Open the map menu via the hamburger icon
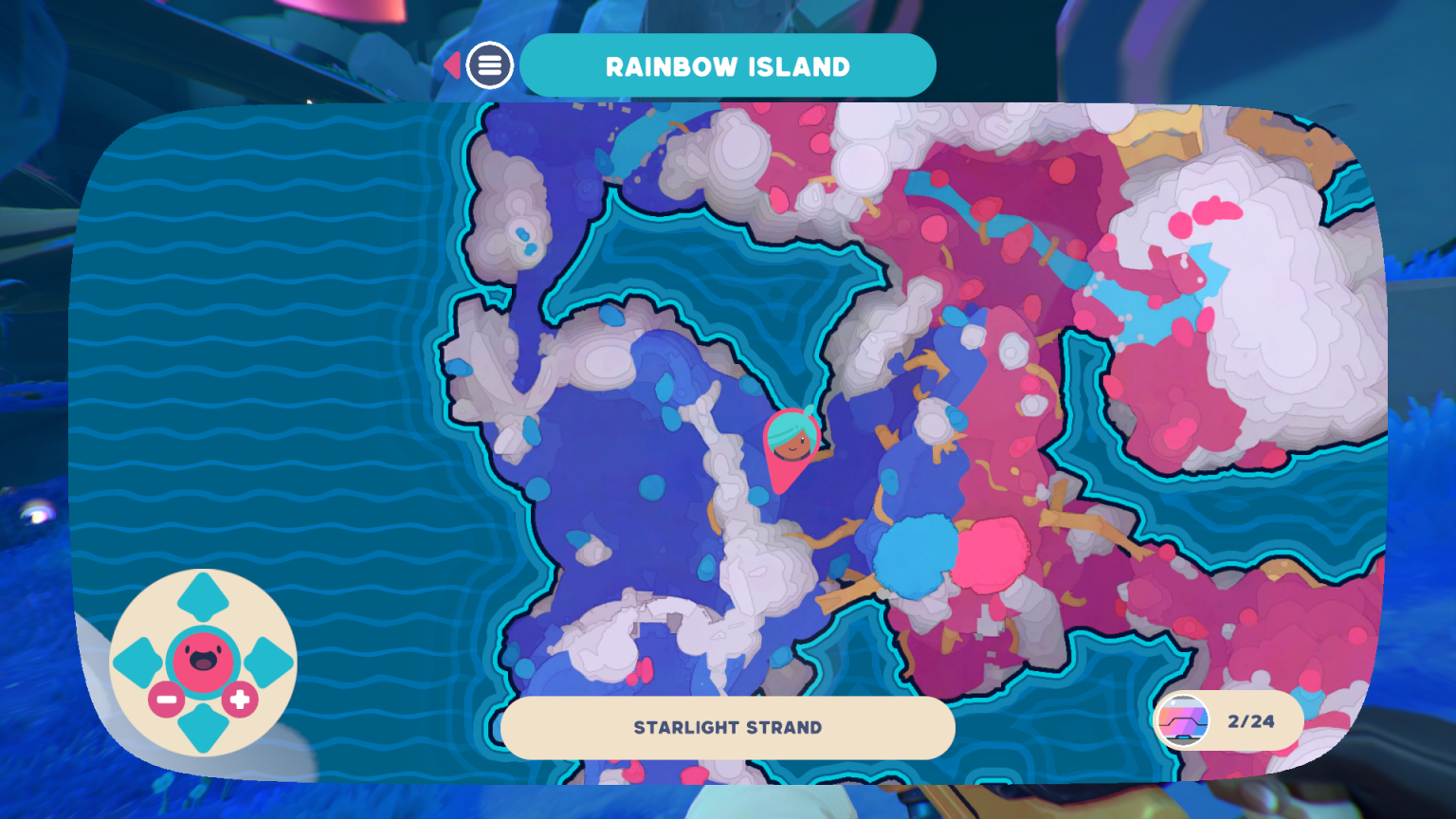The width and height of the screenshot is (1456, 819). (489, 65)
